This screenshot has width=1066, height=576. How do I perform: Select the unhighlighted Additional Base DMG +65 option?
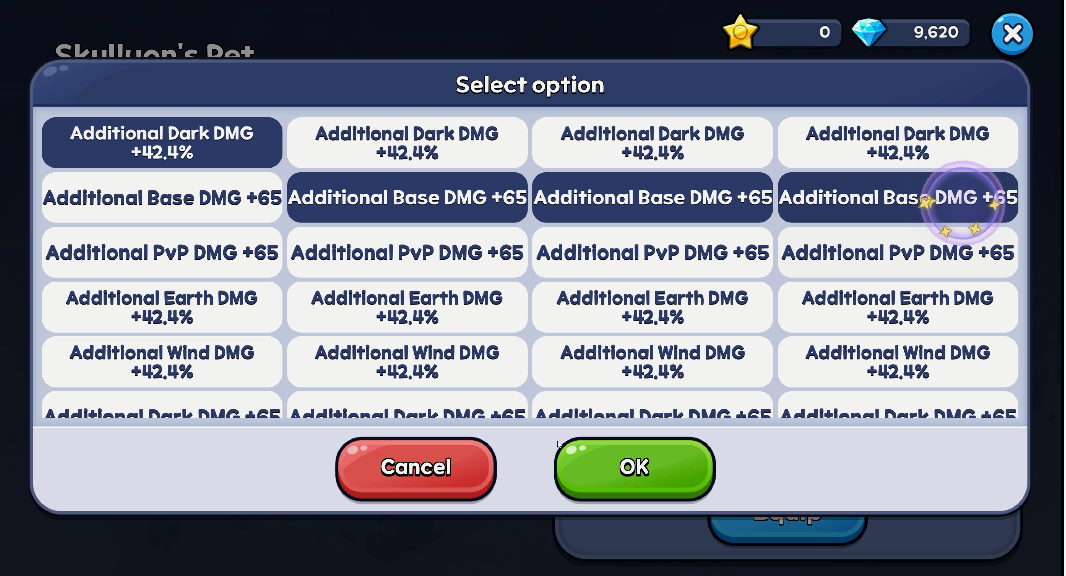tap(162, 198)
